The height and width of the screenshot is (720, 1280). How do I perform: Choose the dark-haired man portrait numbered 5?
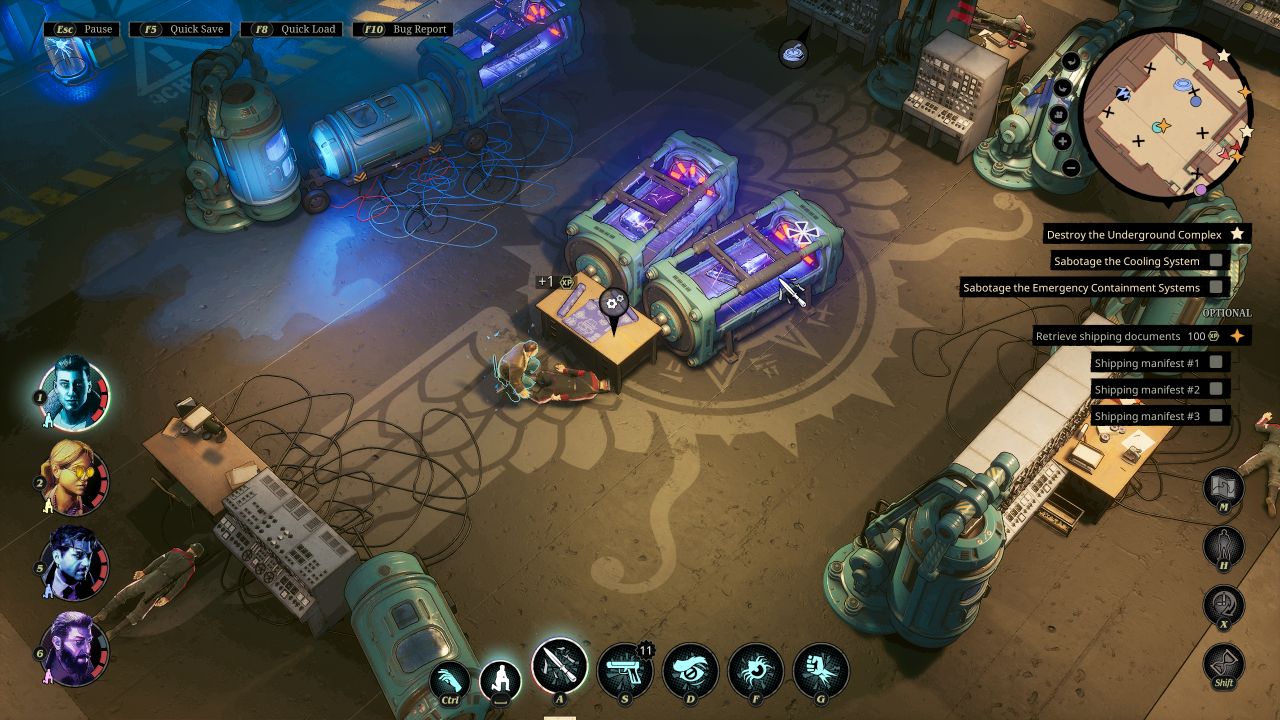[x=73, y=563]
